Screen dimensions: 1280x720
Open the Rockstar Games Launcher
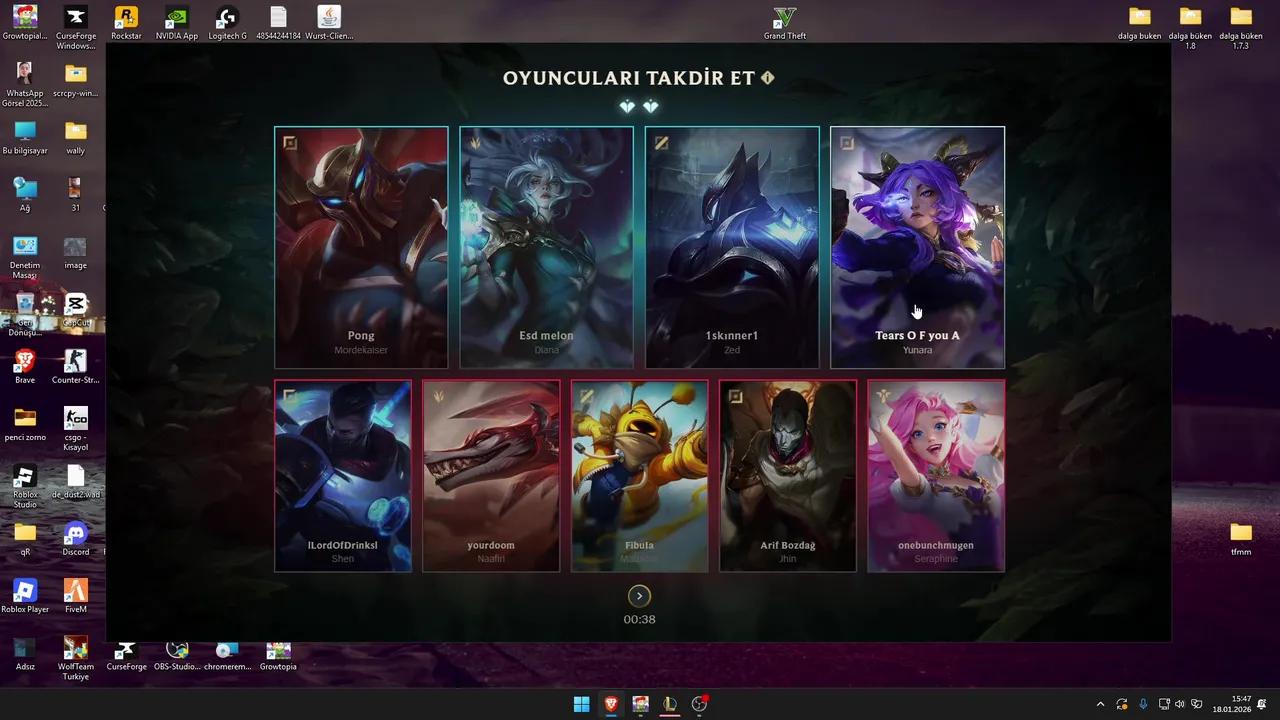click(126, 18)
